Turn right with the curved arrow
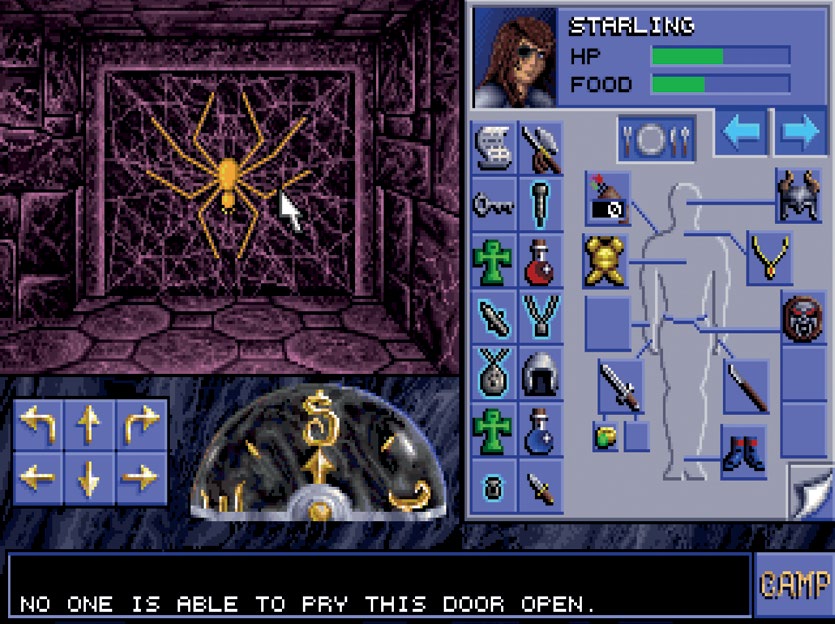835x624 pixels. [x=140, y=426]
